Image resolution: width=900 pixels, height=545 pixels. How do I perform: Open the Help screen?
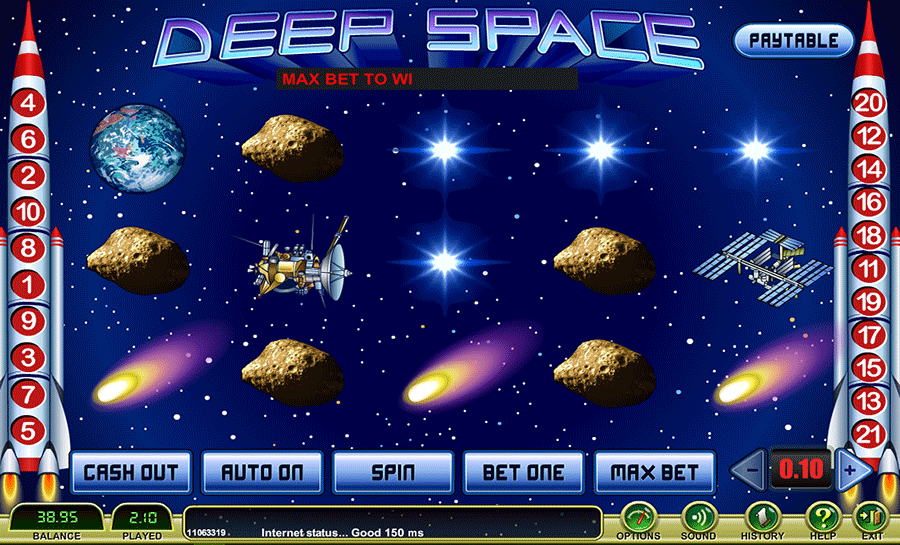(823, 518)
